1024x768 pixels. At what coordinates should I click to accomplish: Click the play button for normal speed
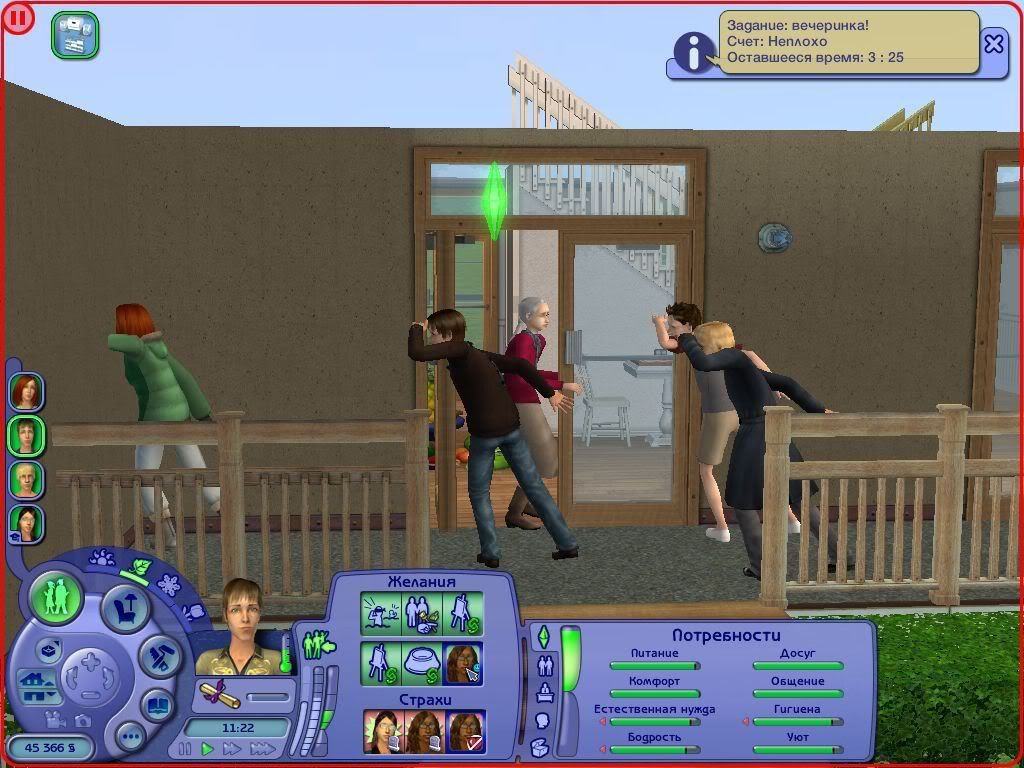click(208, 748)
